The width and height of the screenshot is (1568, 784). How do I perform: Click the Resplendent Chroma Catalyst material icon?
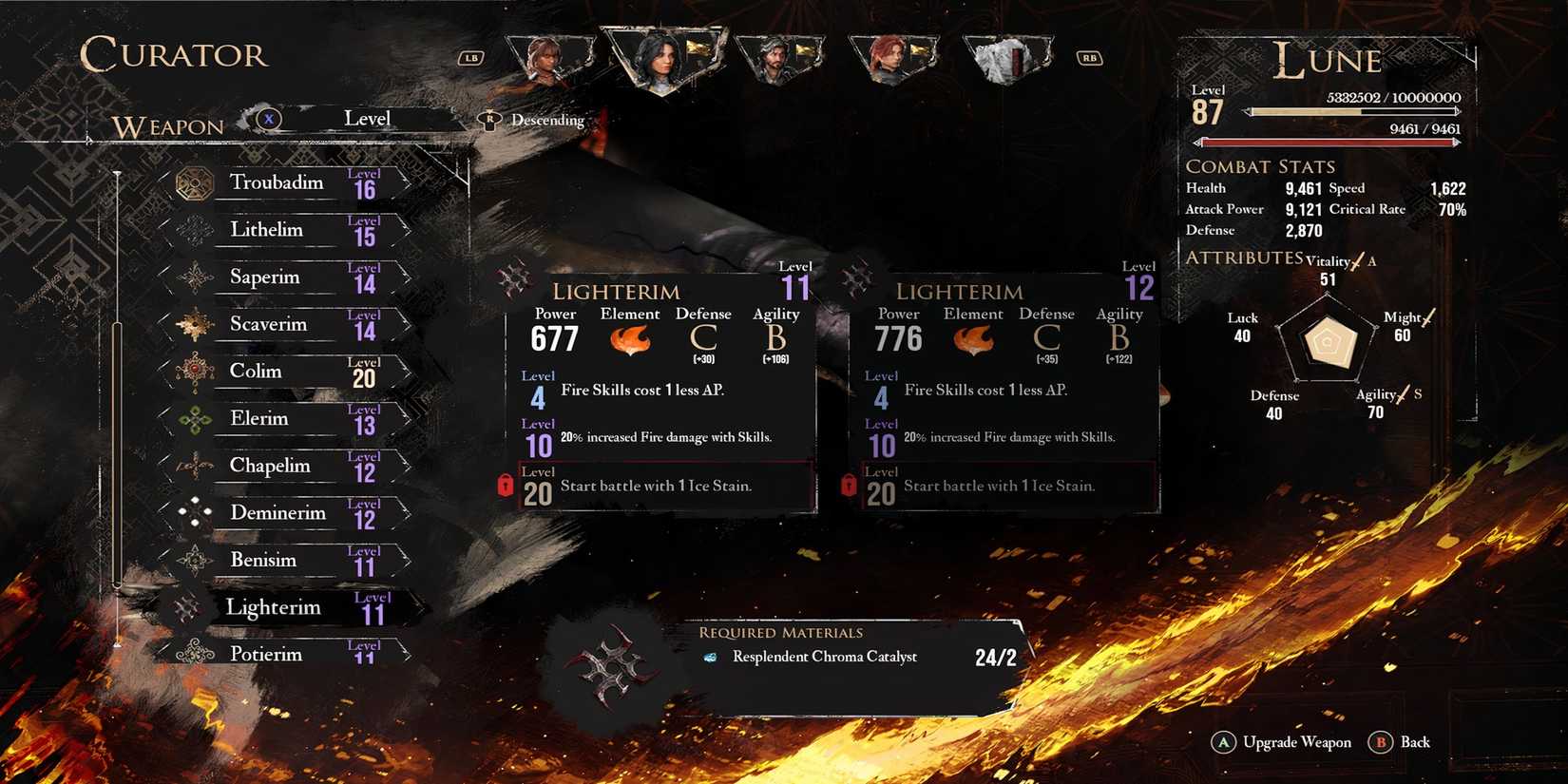pyautogui.click(x=711, y=657)
